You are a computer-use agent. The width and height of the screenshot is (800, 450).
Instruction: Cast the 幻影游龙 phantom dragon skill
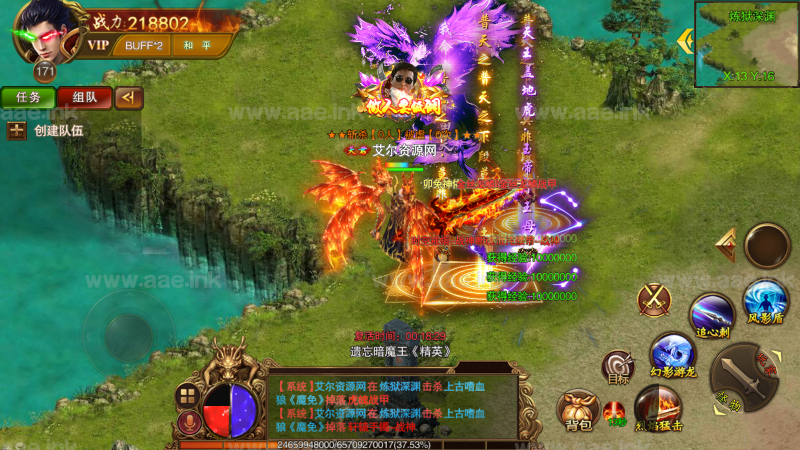pyautogui.click(x=672, y=353)
